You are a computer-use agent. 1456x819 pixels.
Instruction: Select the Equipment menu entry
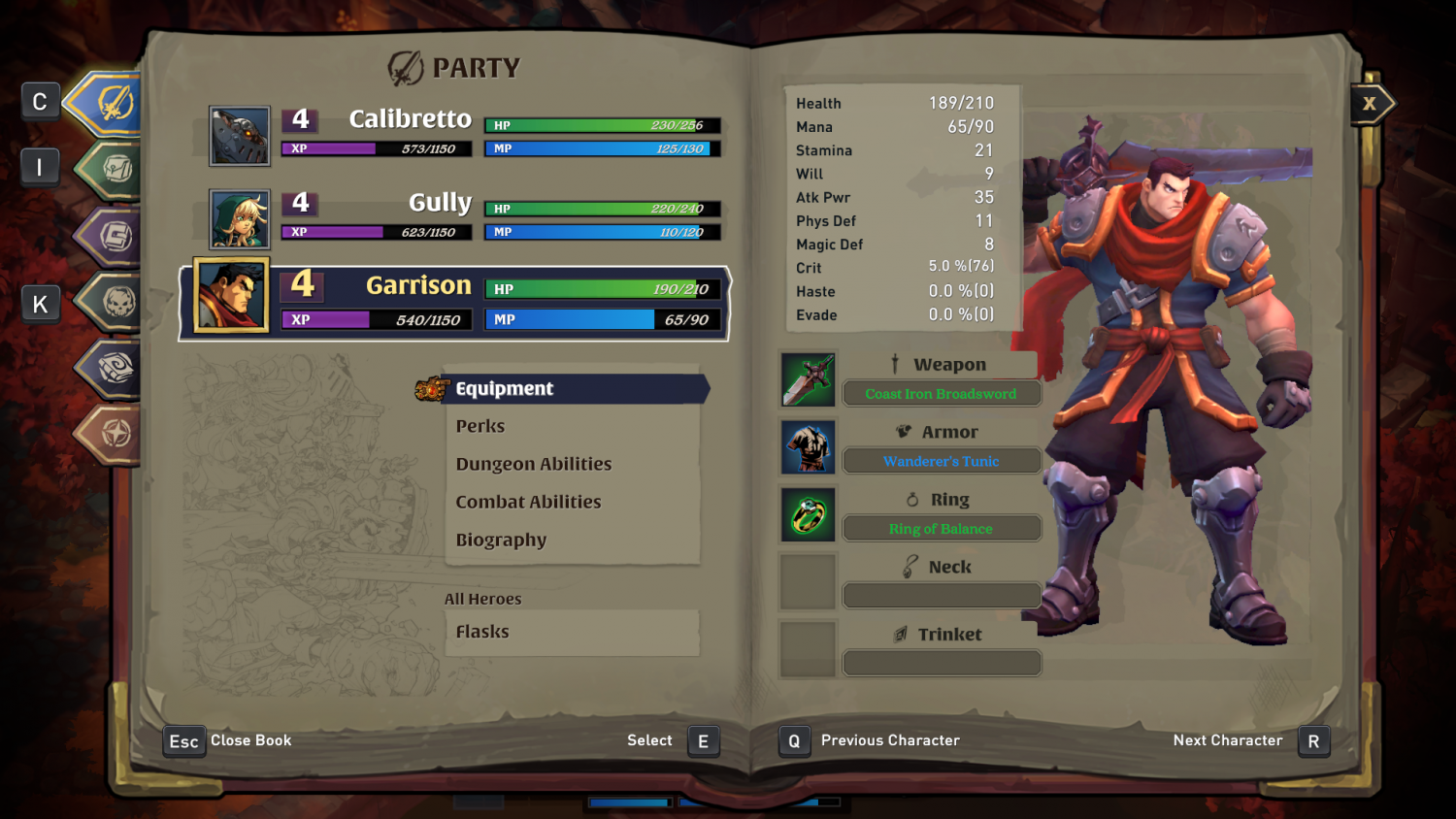[x=505, y=388]
